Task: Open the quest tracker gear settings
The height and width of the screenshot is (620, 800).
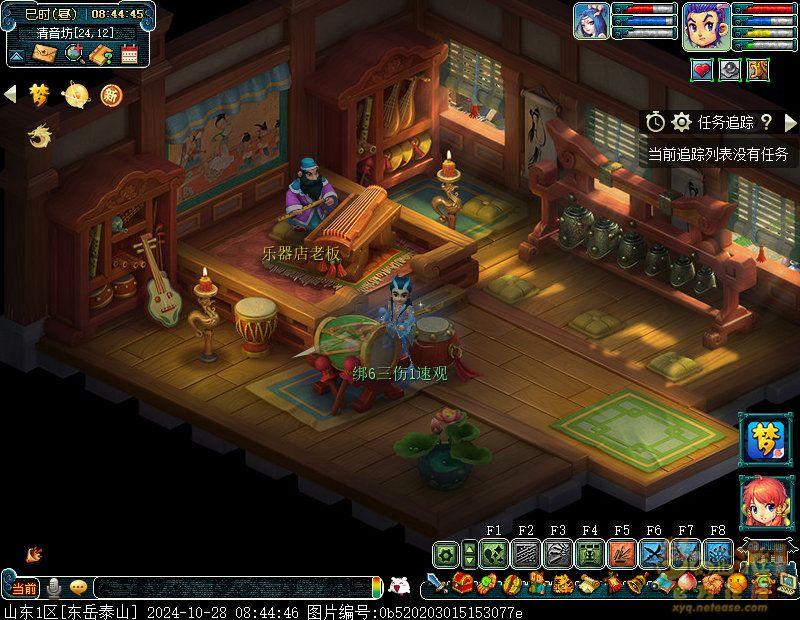Action: click(682, 122)
